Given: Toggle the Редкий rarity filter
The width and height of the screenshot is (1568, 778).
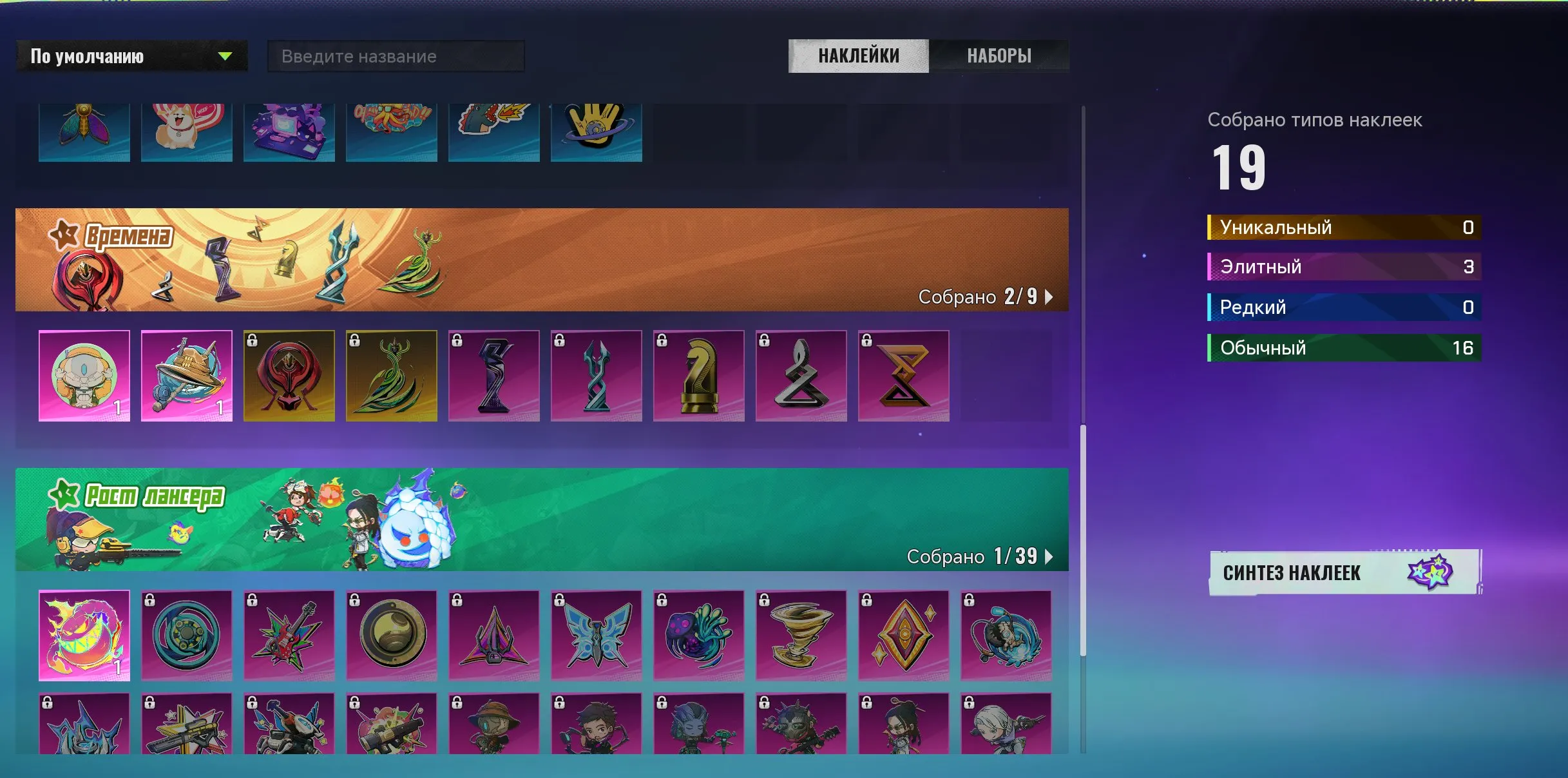Looking at the screenshot, I should point(1344,307).
